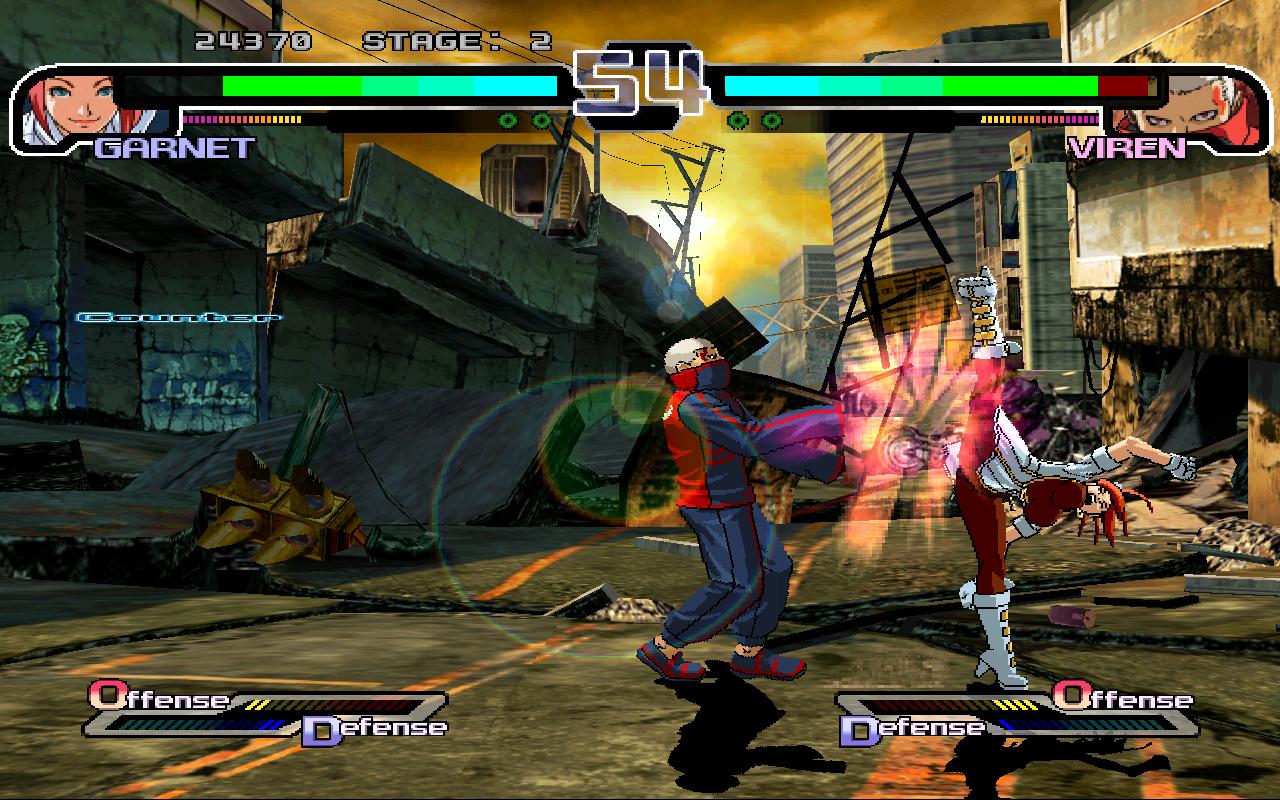Click the score display showing 24370

[x=248, y=40]
